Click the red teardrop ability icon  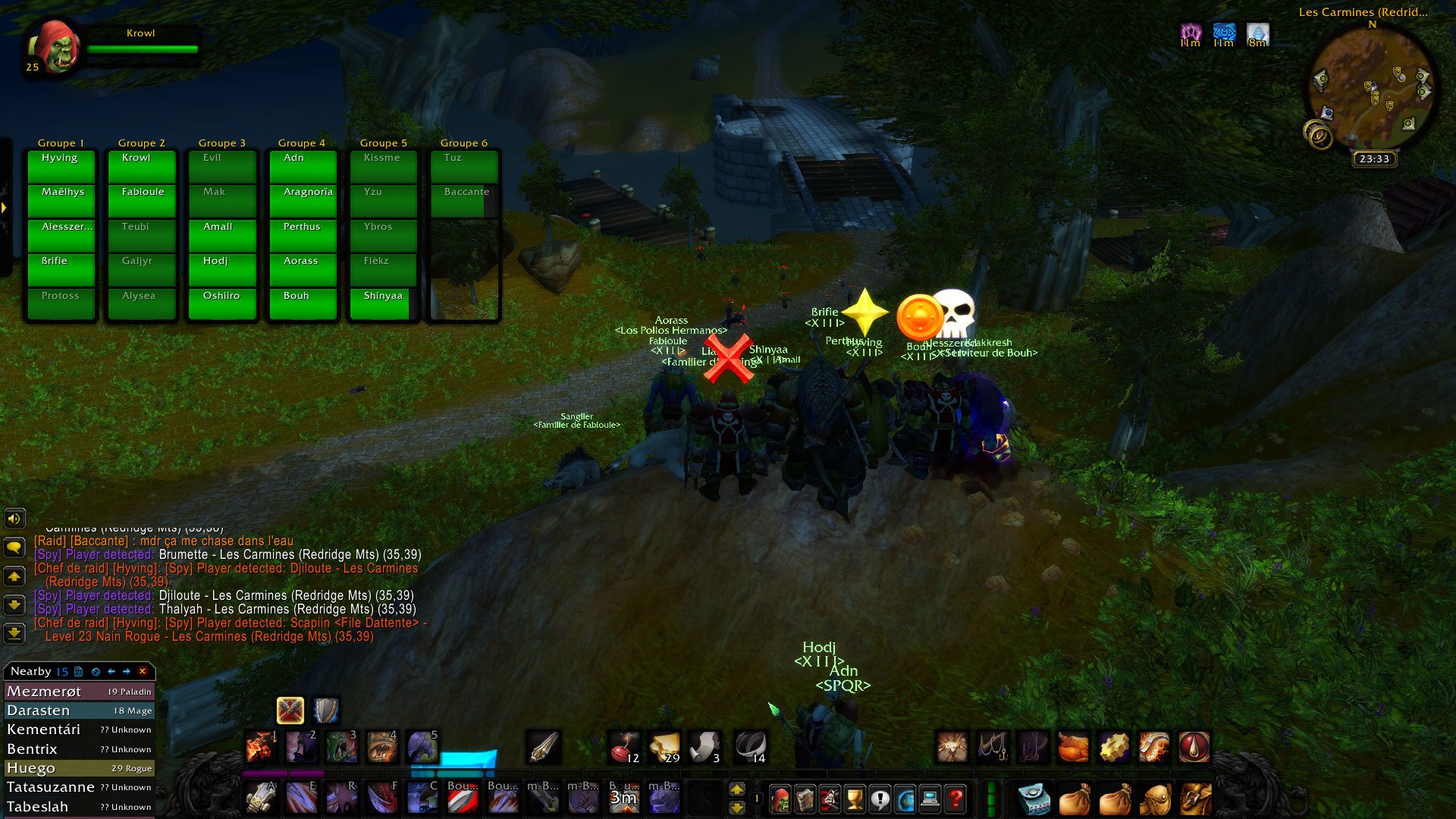click(1194, 747)
